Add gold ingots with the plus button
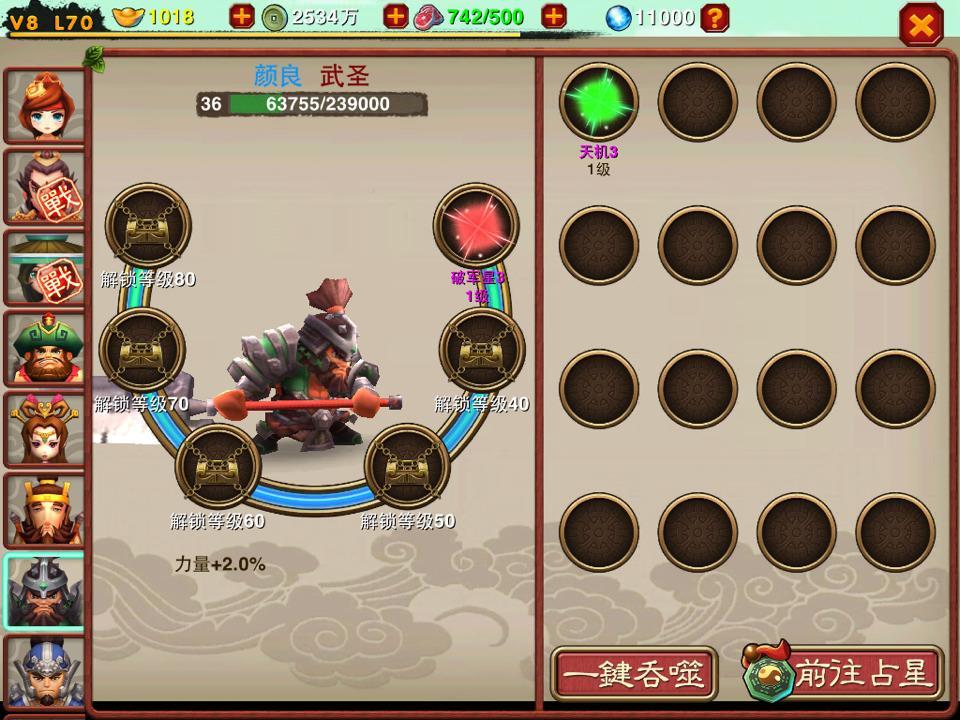The height and width of the screenshot is (720, 960). point(242,16)
